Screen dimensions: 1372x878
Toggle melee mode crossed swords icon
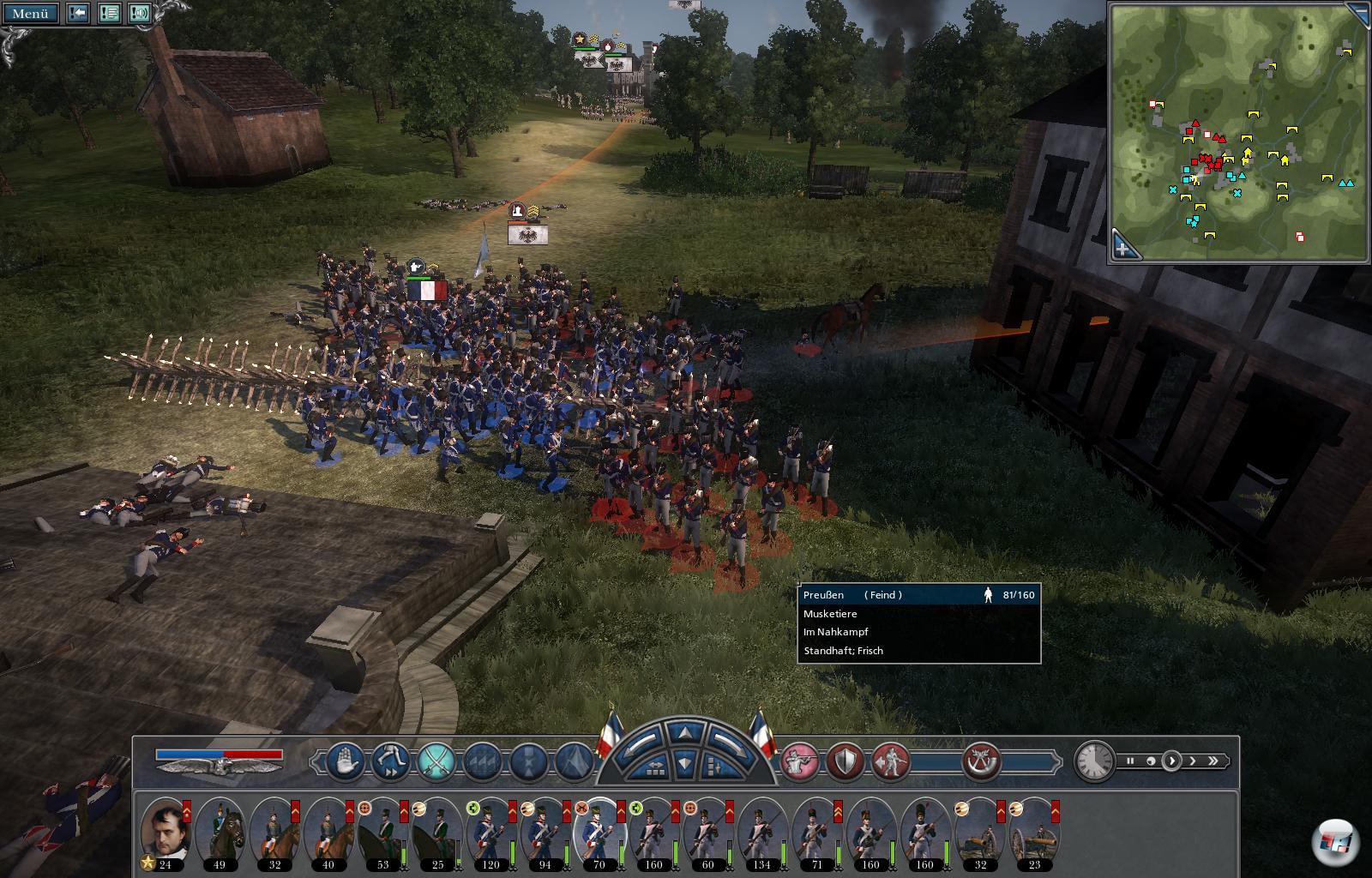[x=436, y=761]
